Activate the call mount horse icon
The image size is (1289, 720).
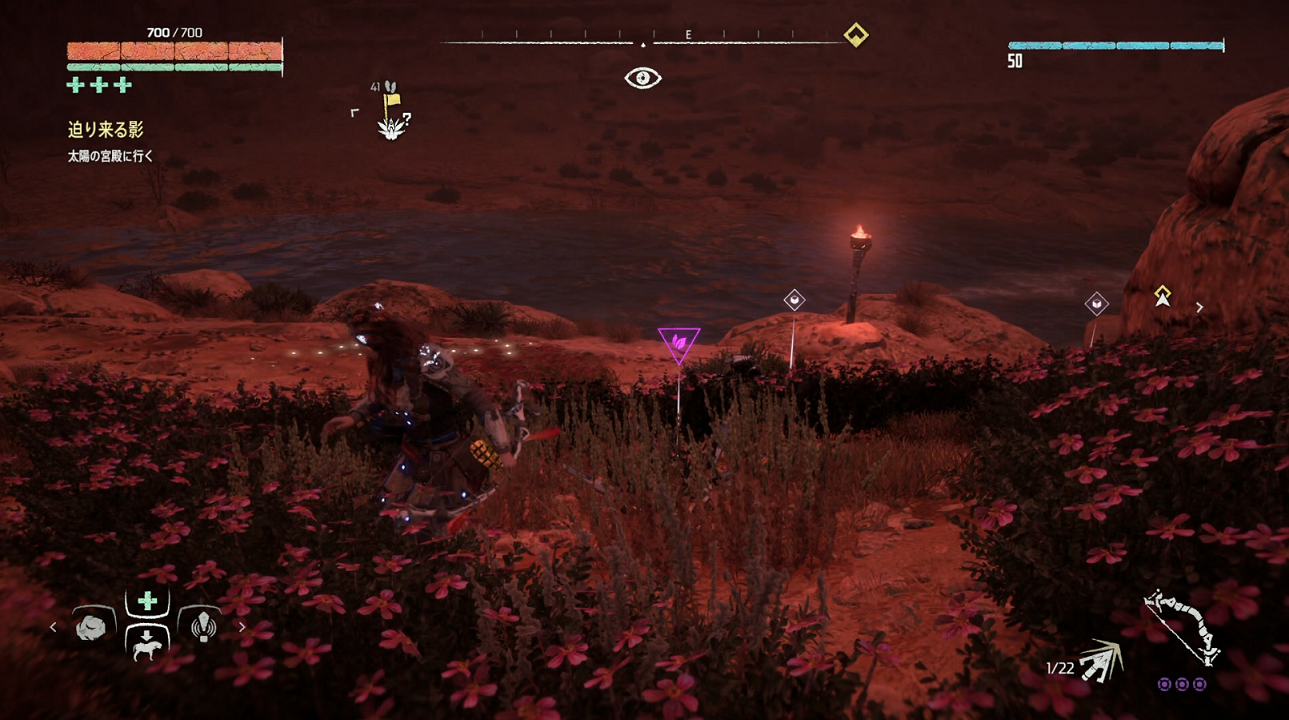pos(147,646)
